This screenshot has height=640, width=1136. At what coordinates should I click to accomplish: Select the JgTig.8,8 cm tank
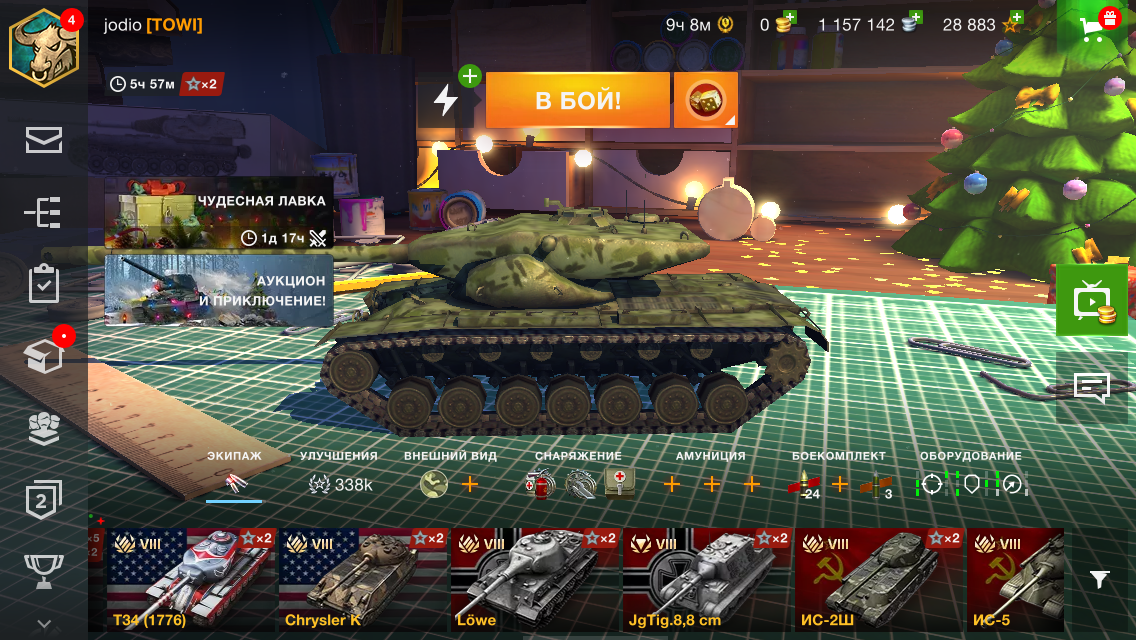(x=706, y=580)
